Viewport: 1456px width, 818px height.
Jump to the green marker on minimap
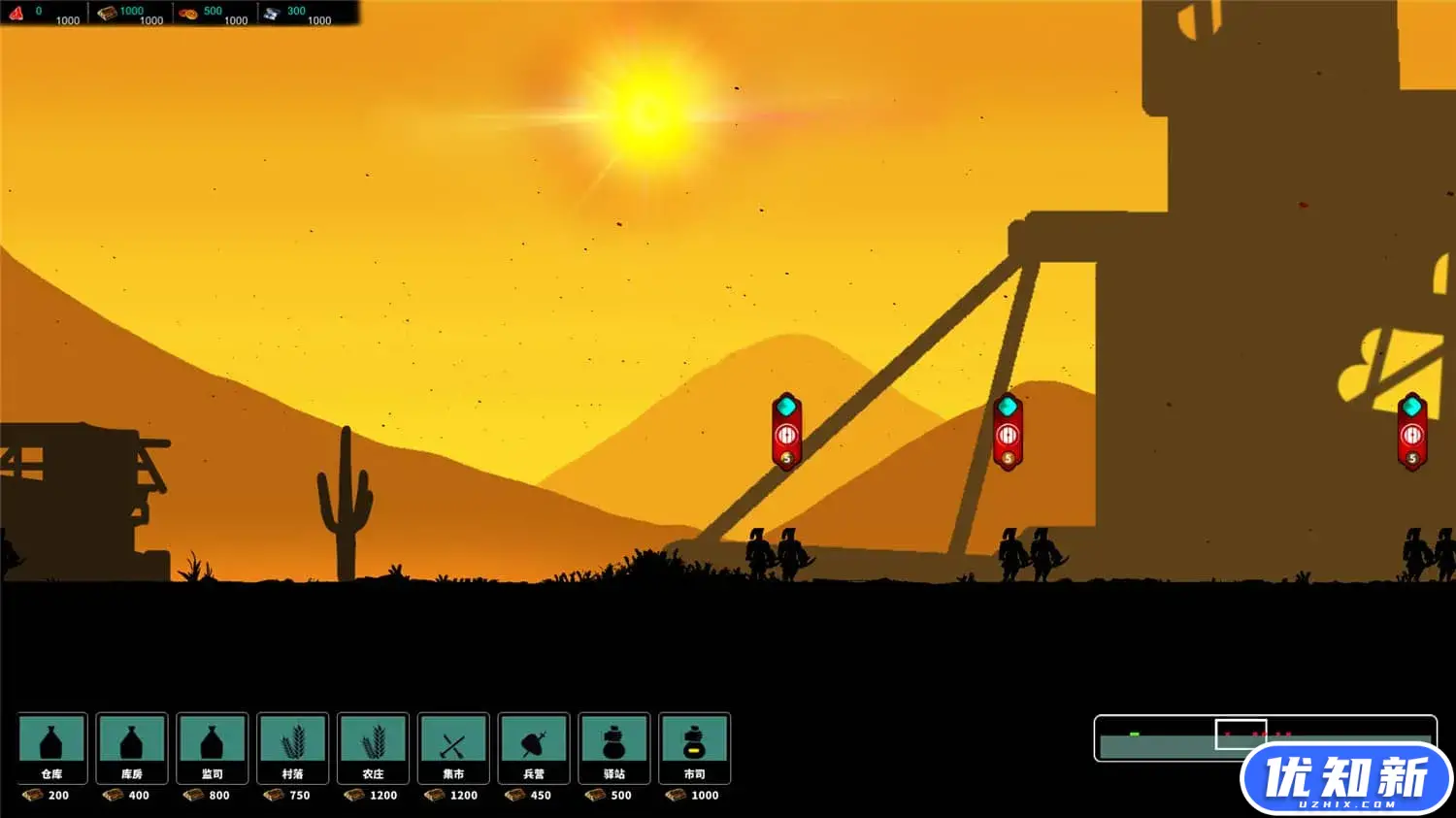tap(1134, 735)
